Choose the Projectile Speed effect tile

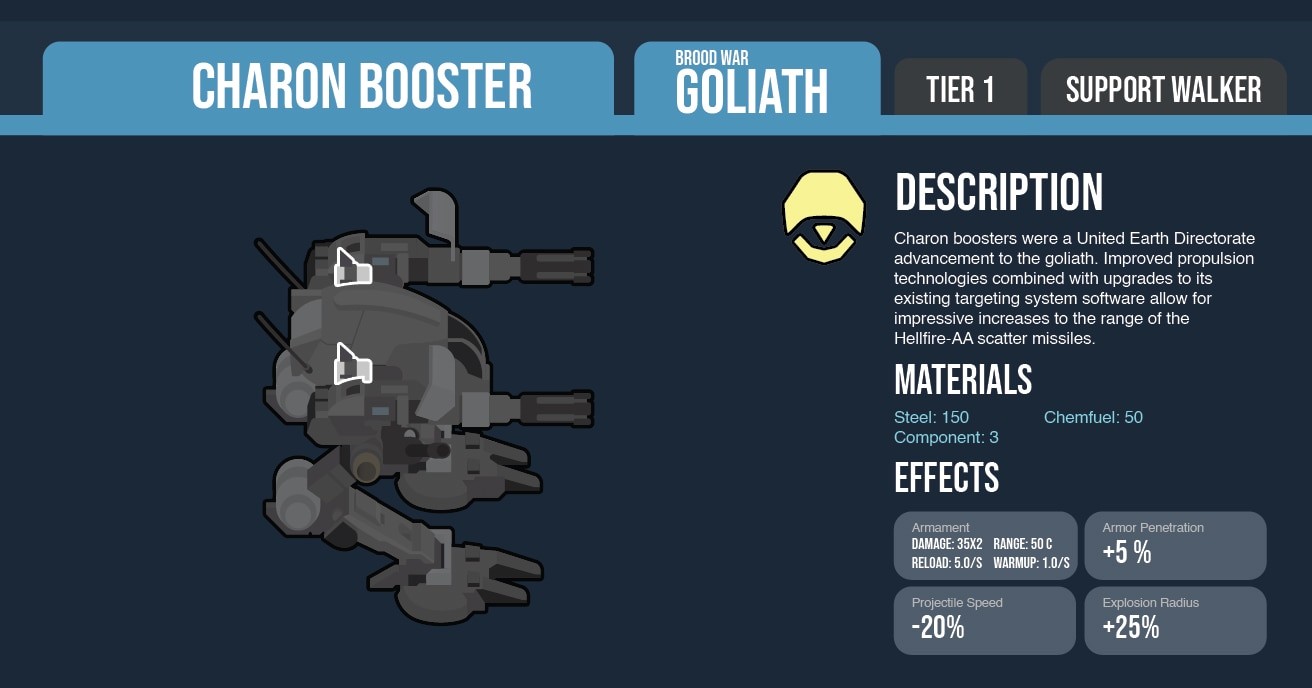click(985, 621)
